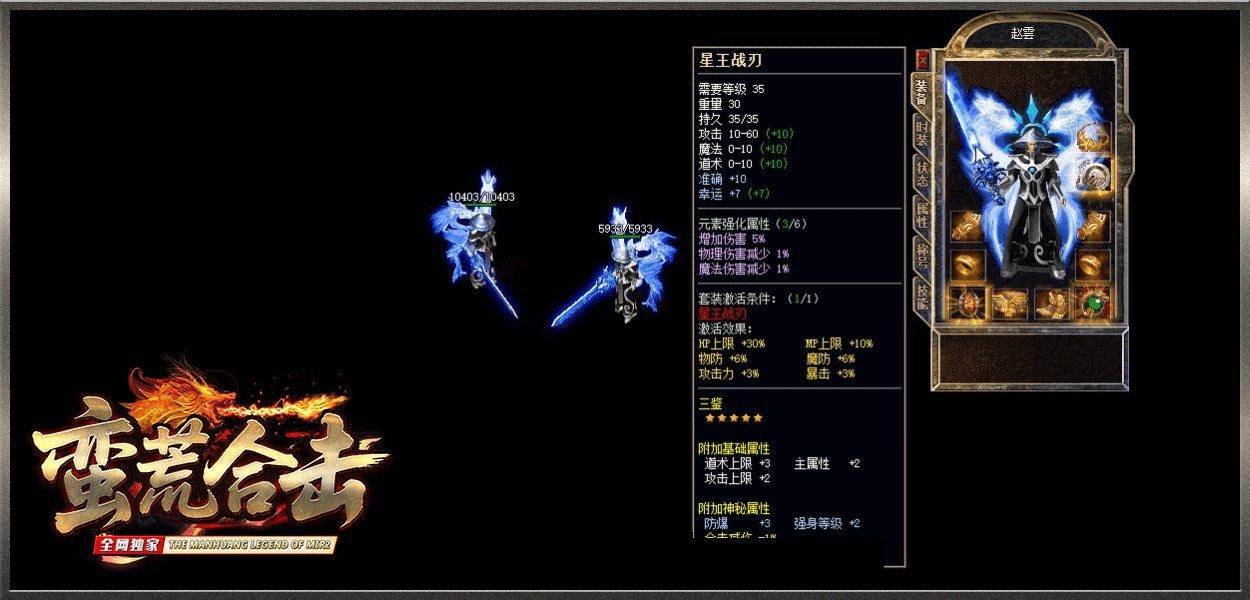
Task: Select the green gem equipment slot
Action: click(1094, 303)
